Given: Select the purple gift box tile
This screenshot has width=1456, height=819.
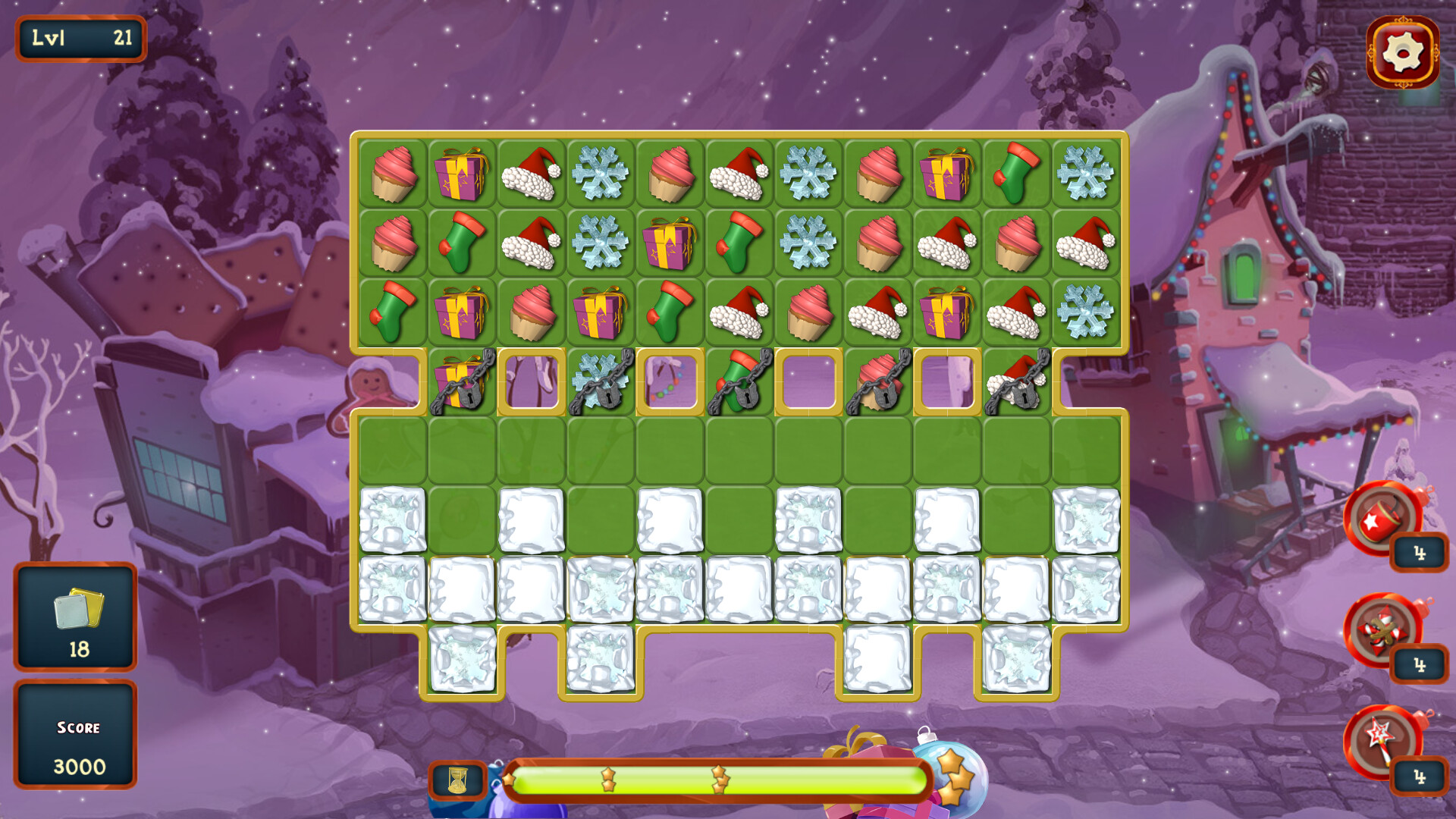Looking at the screenshot, I should click(x=461, y=174).
